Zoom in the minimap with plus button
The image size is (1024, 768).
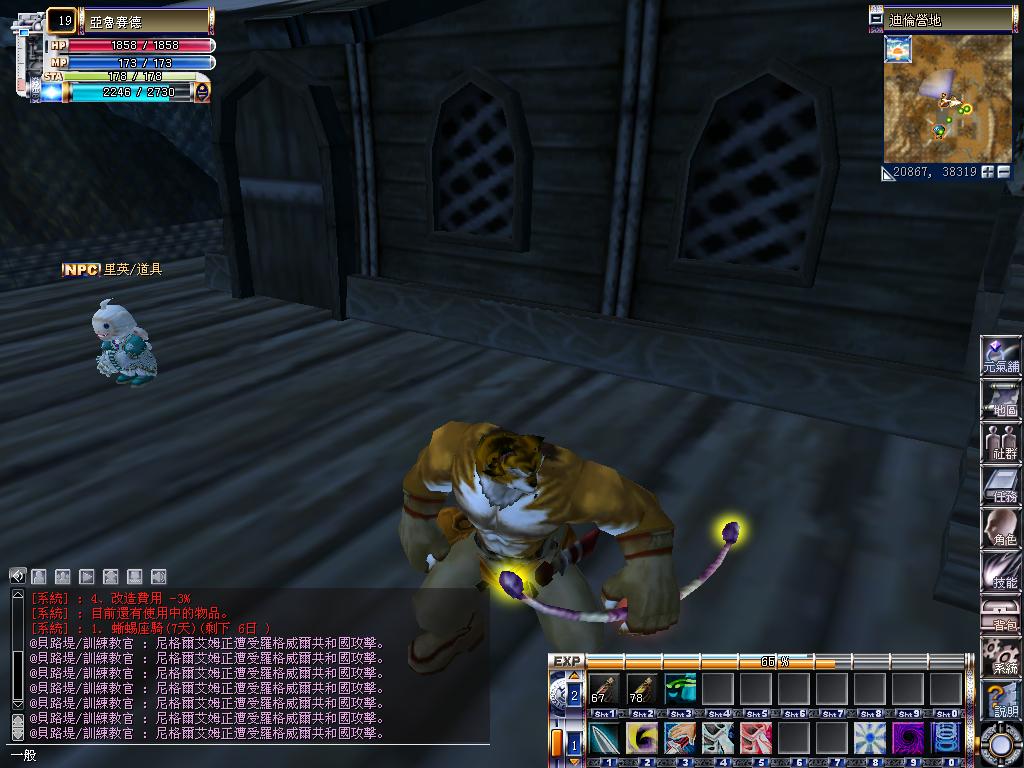pyautogui.click(x=988, y=172)
